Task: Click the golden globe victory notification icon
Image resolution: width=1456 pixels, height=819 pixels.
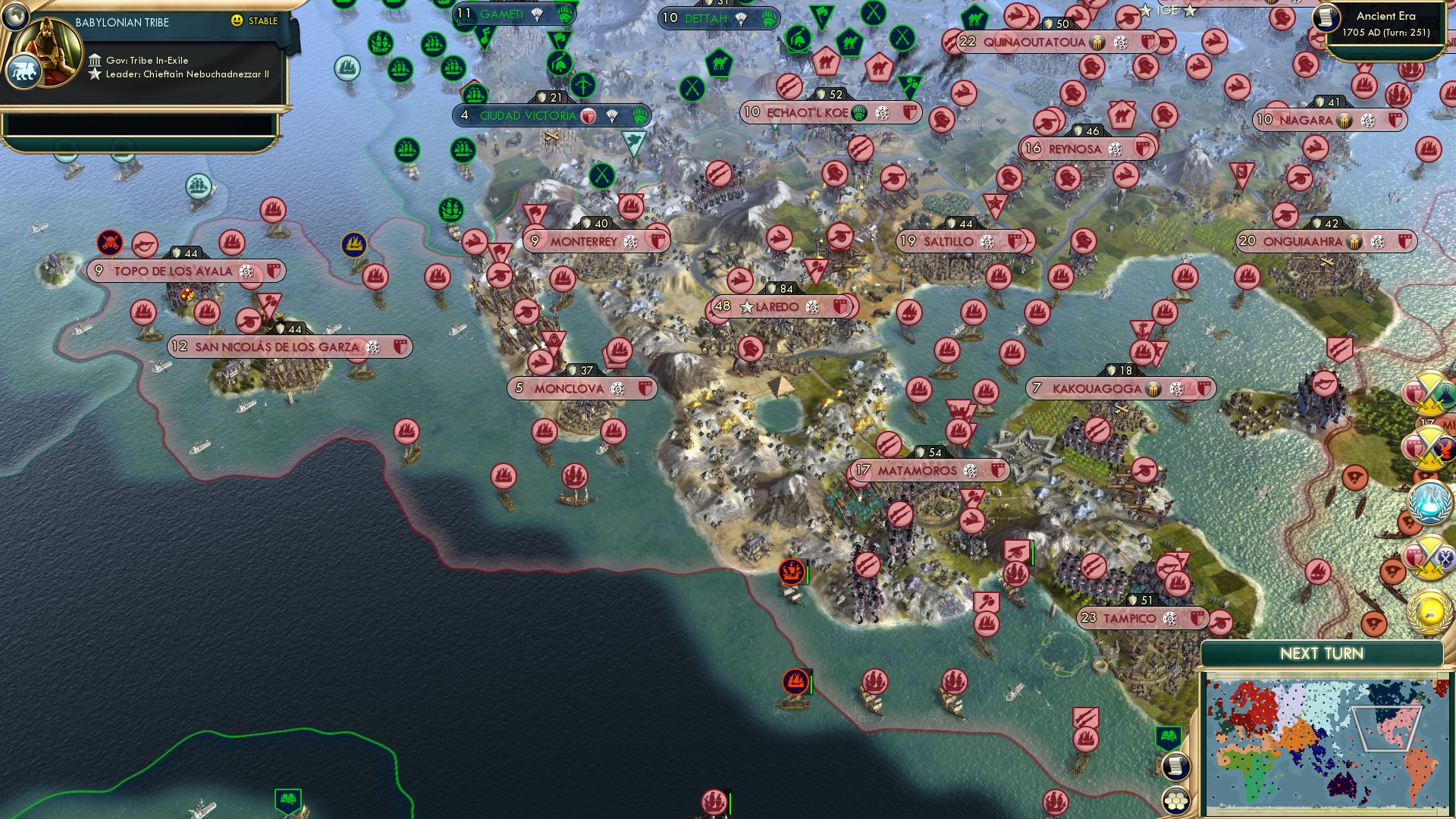Action: coord(1429,611)
